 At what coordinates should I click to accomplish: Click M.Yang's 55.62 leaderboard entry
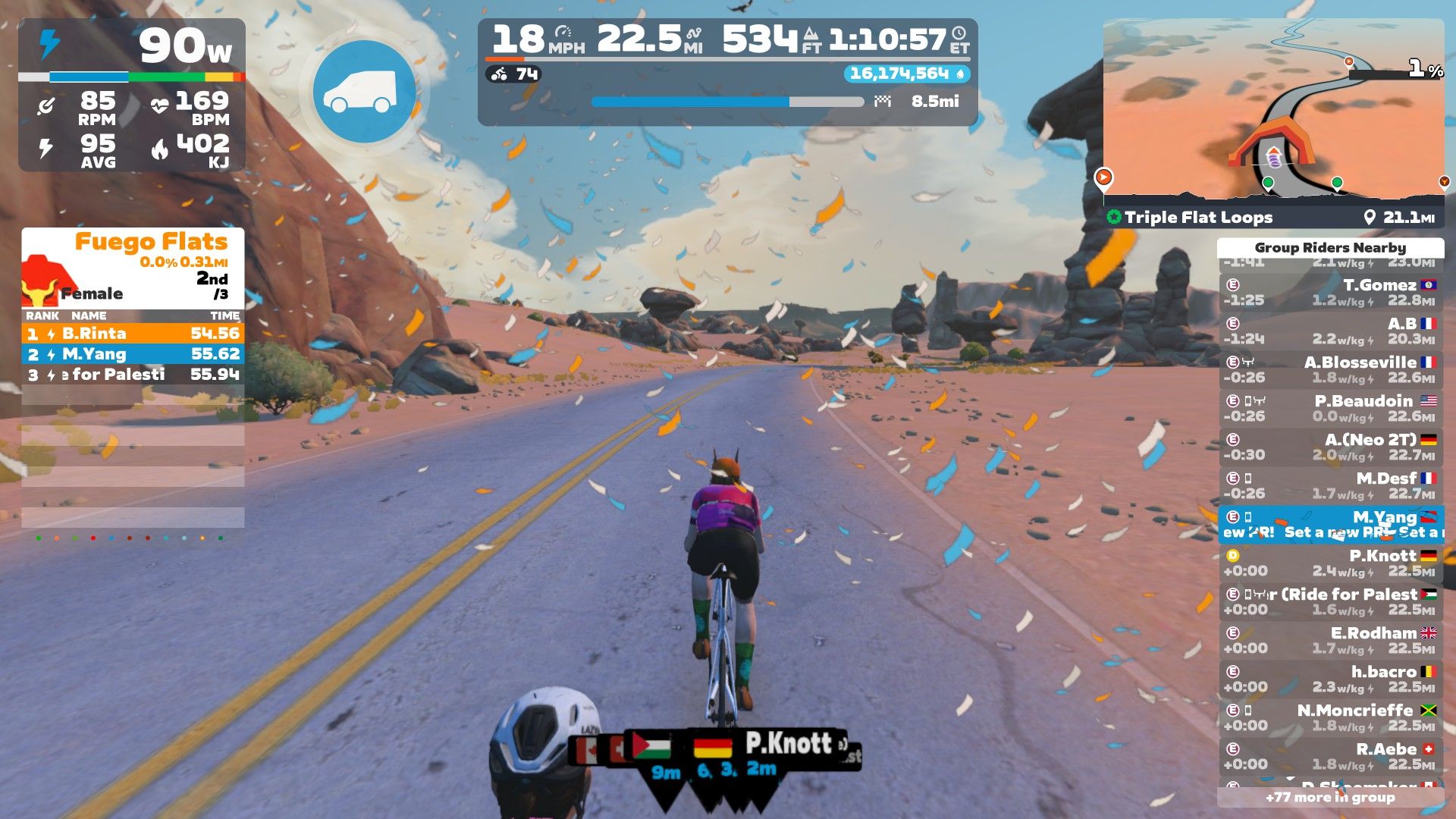coord(133,354)
